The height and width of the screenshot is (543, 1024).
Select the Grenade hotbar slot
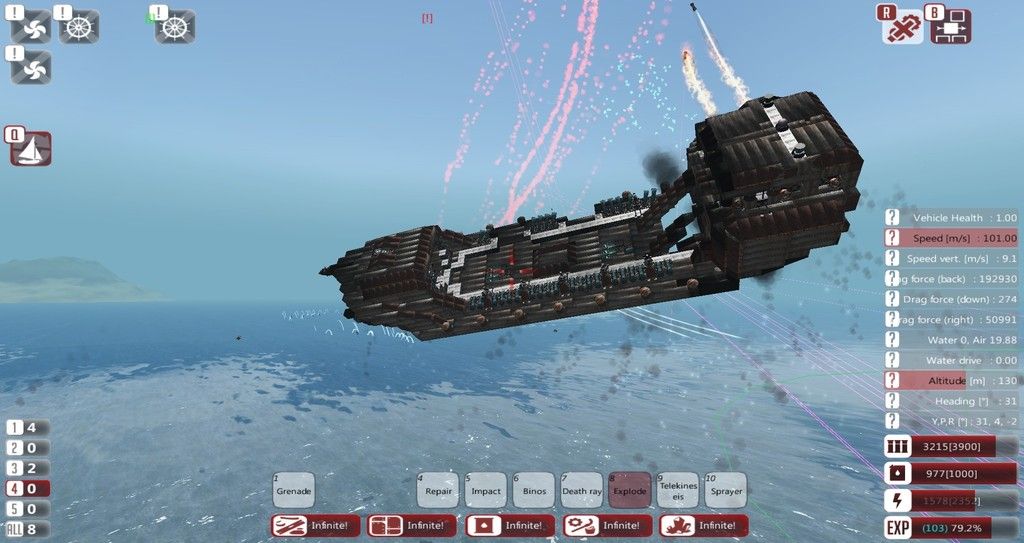[294, 490]
